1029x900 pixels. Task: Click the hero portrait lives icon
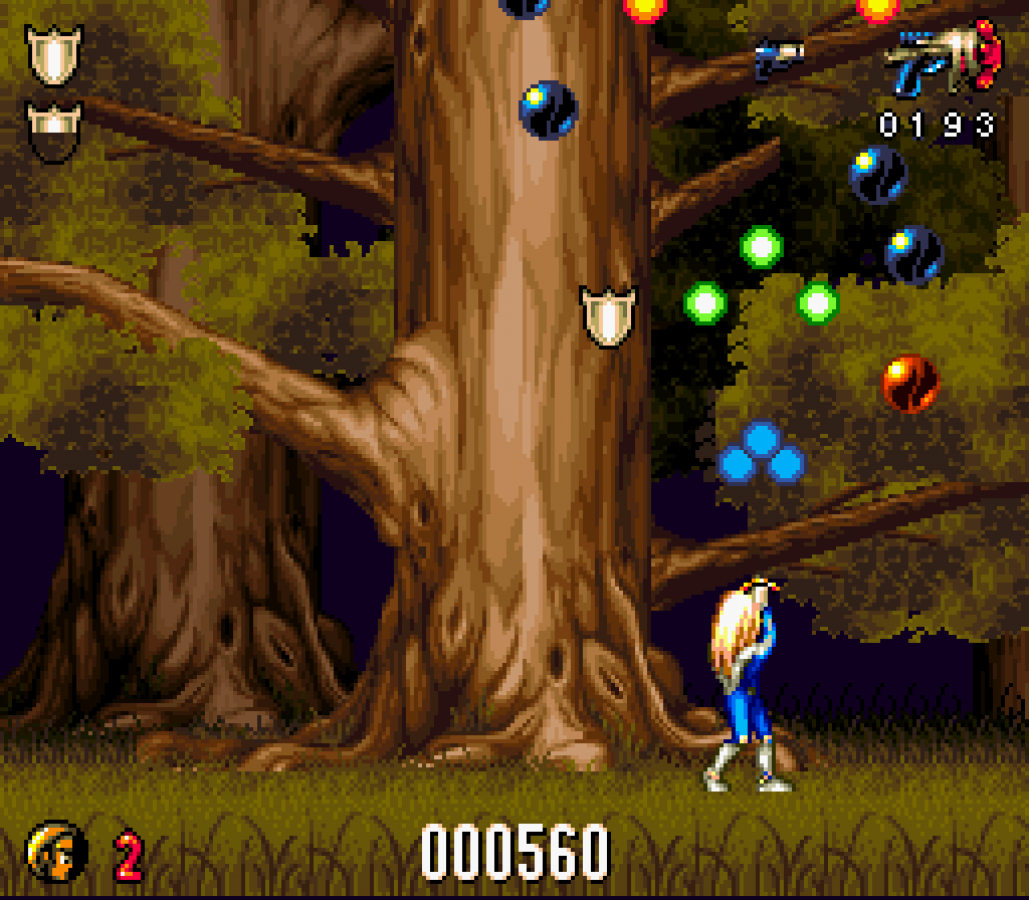point(56,851)
